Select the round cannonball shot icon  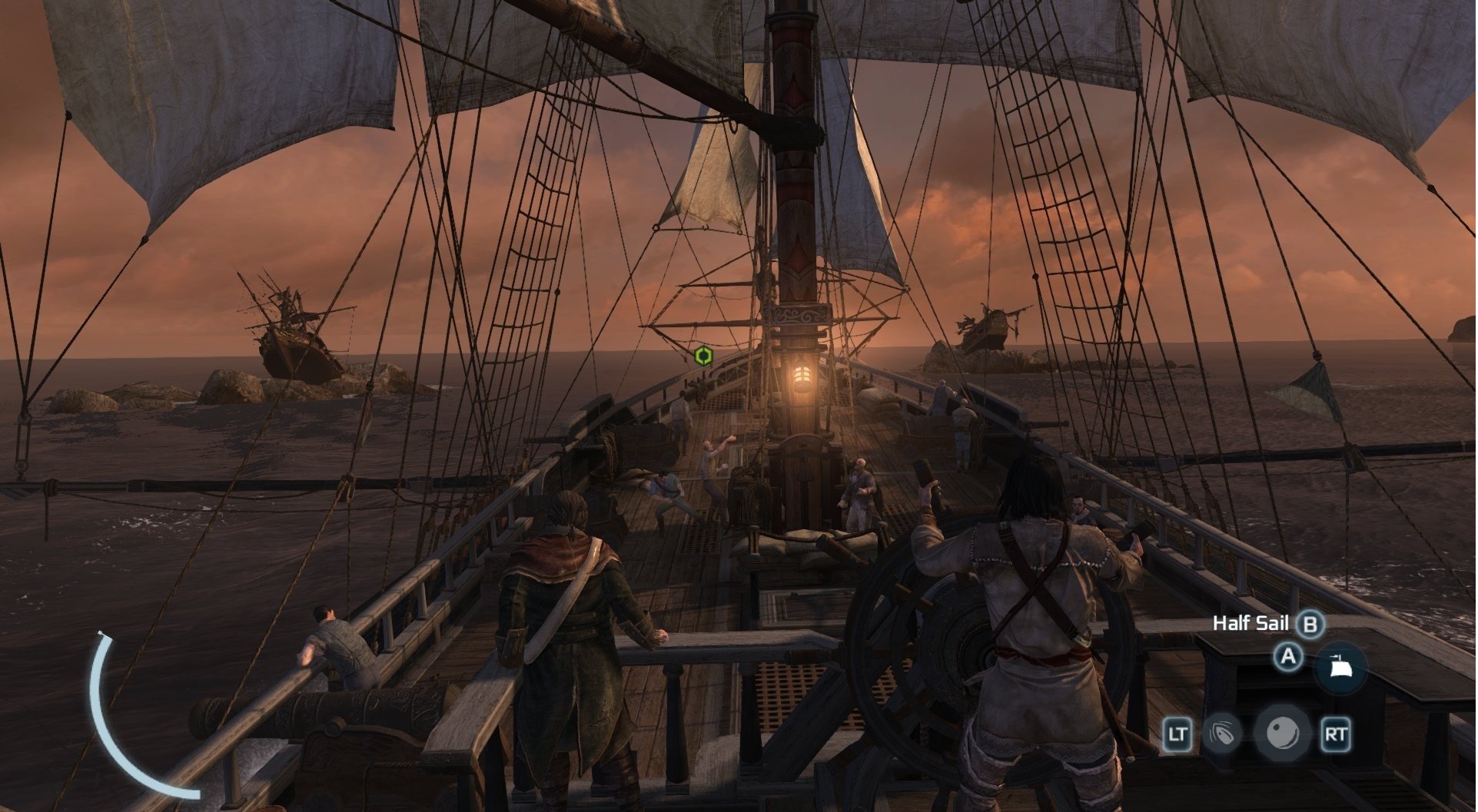click(1282, 733)
